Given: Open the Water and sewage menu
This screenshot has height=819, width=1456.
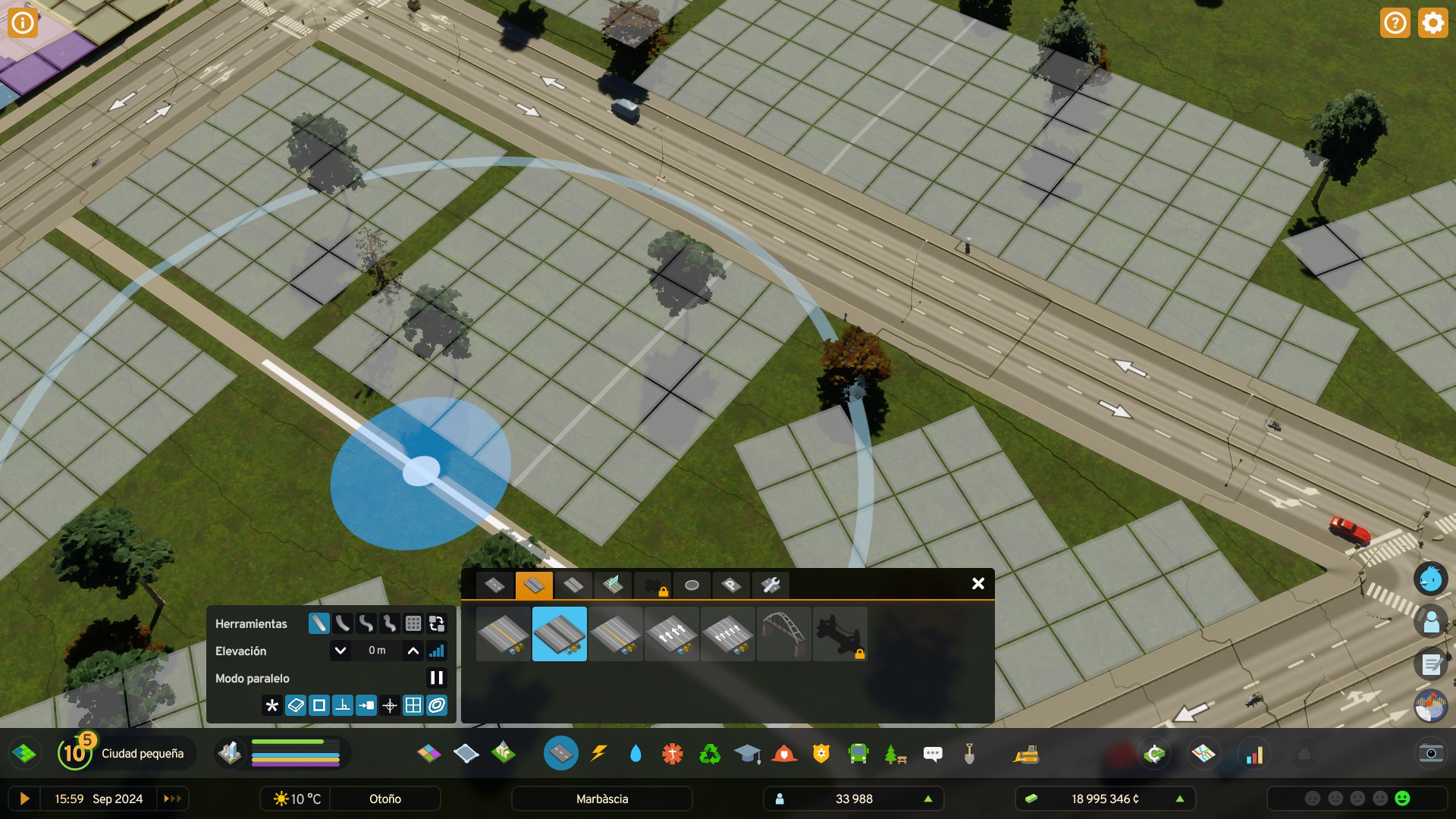Looking at the screenshot, I should (x=635, y=753).
